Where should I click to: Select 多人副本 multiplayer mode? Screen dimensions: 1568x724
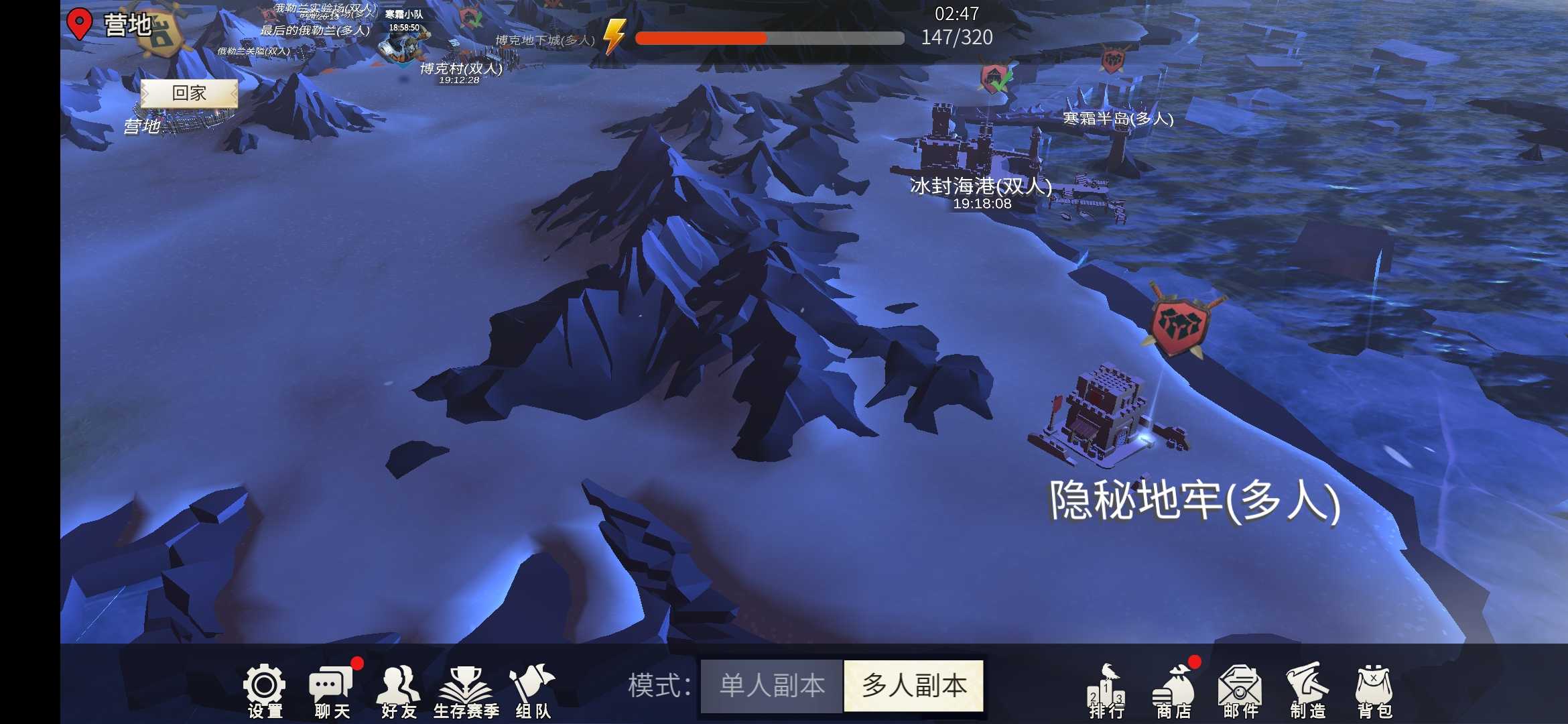pos(913,686)
